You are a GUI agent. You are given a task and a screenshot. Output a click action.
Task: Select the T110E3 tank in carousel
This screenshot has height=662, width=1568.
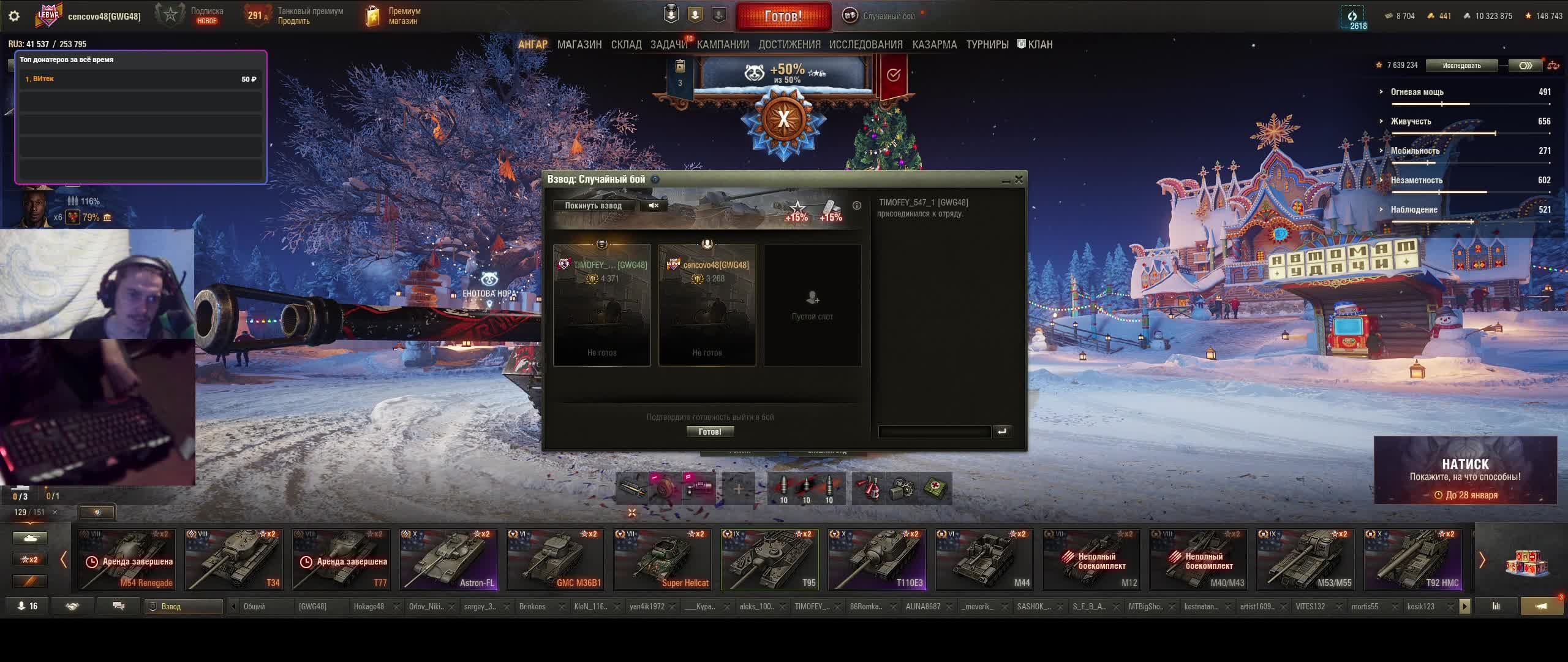coord(877,560)
